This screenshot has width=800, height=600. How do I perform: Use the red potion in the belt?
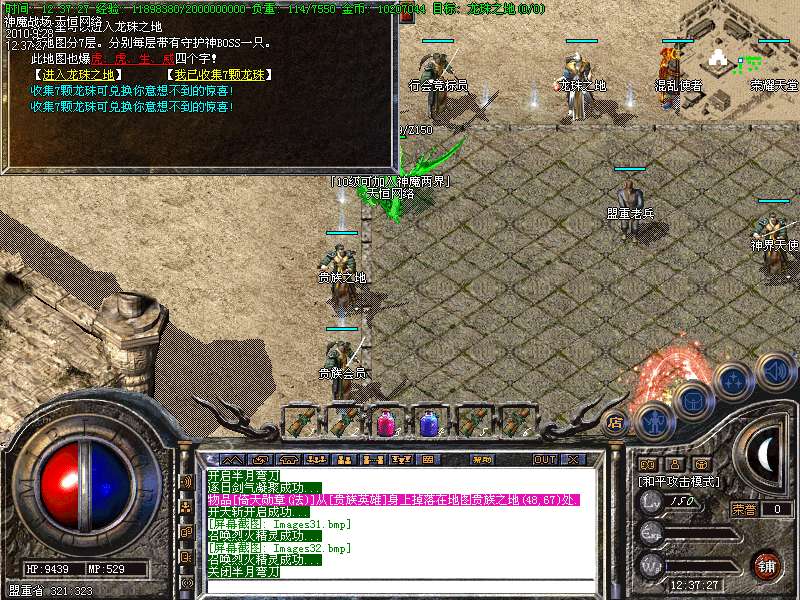coord(384,422)
